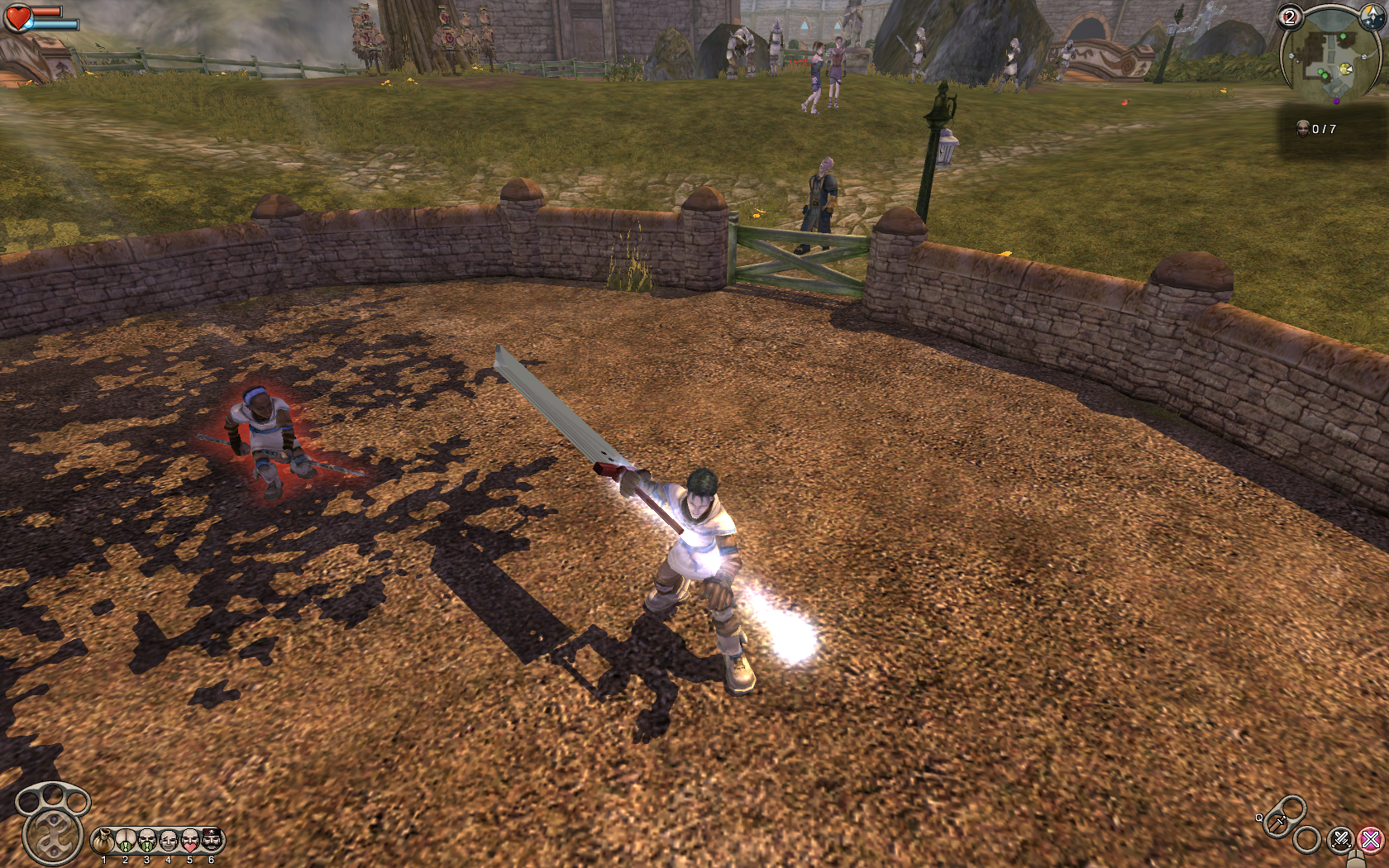The image size is (1389, 868).
Task: Click the crossed swords attack icon
Action: tap(1340, 841)
